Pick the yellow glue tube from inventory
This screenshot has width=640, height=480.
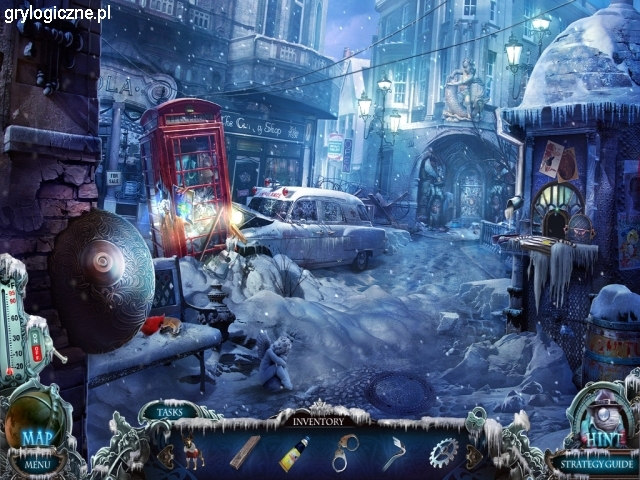[x=294, y=453]
